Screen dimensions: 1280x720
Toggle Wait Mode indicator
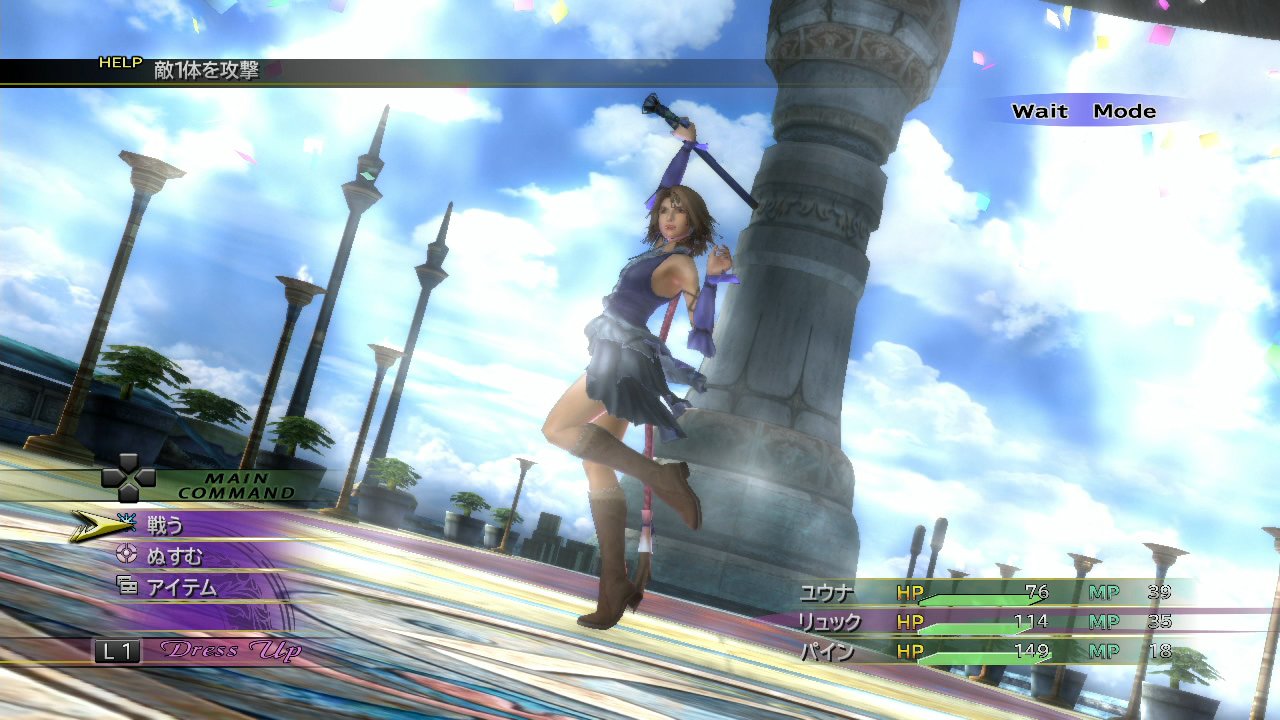click(1083, 111)
